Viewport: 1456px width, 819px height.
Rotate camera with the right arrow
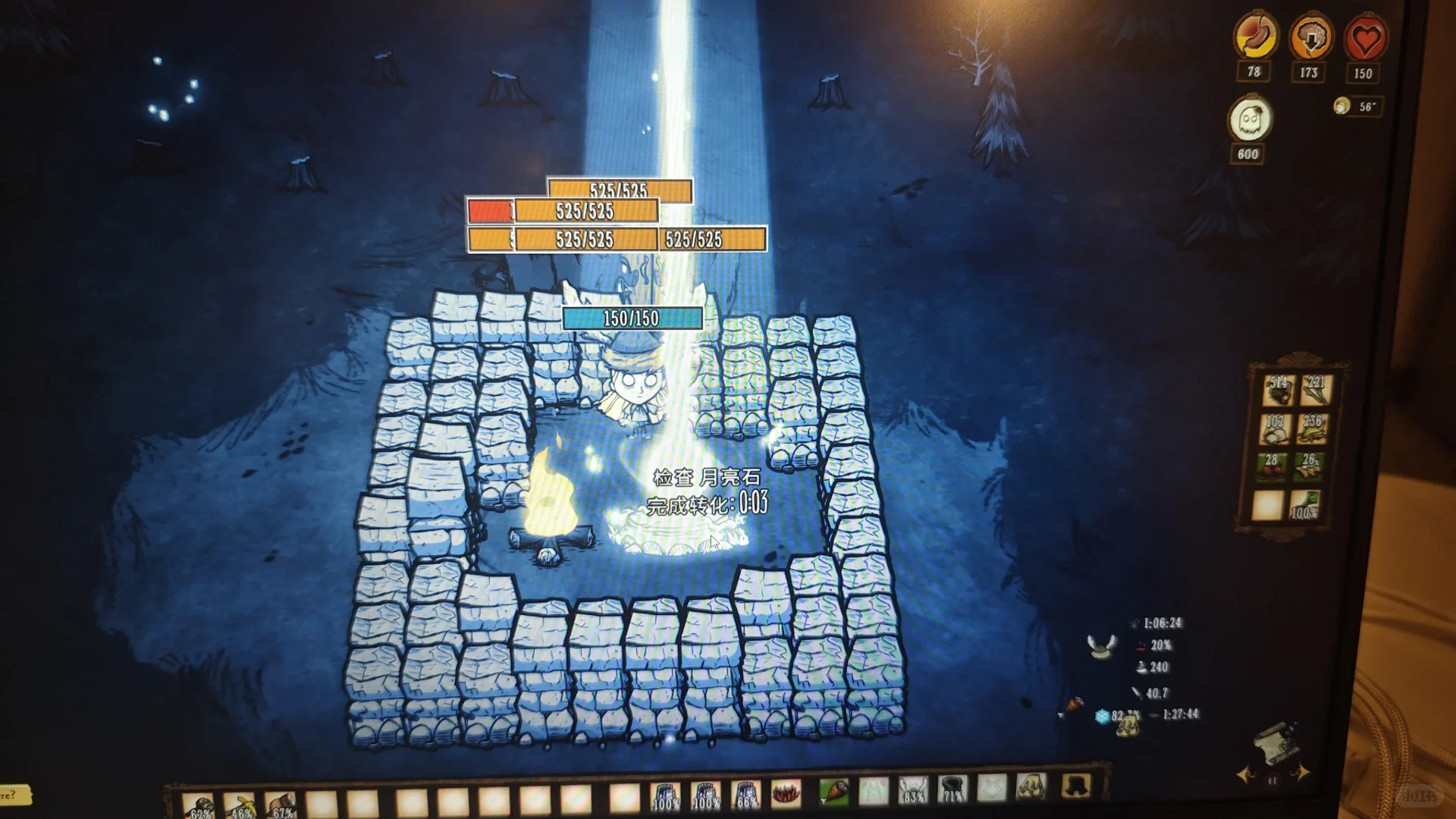coord(1301,773)
